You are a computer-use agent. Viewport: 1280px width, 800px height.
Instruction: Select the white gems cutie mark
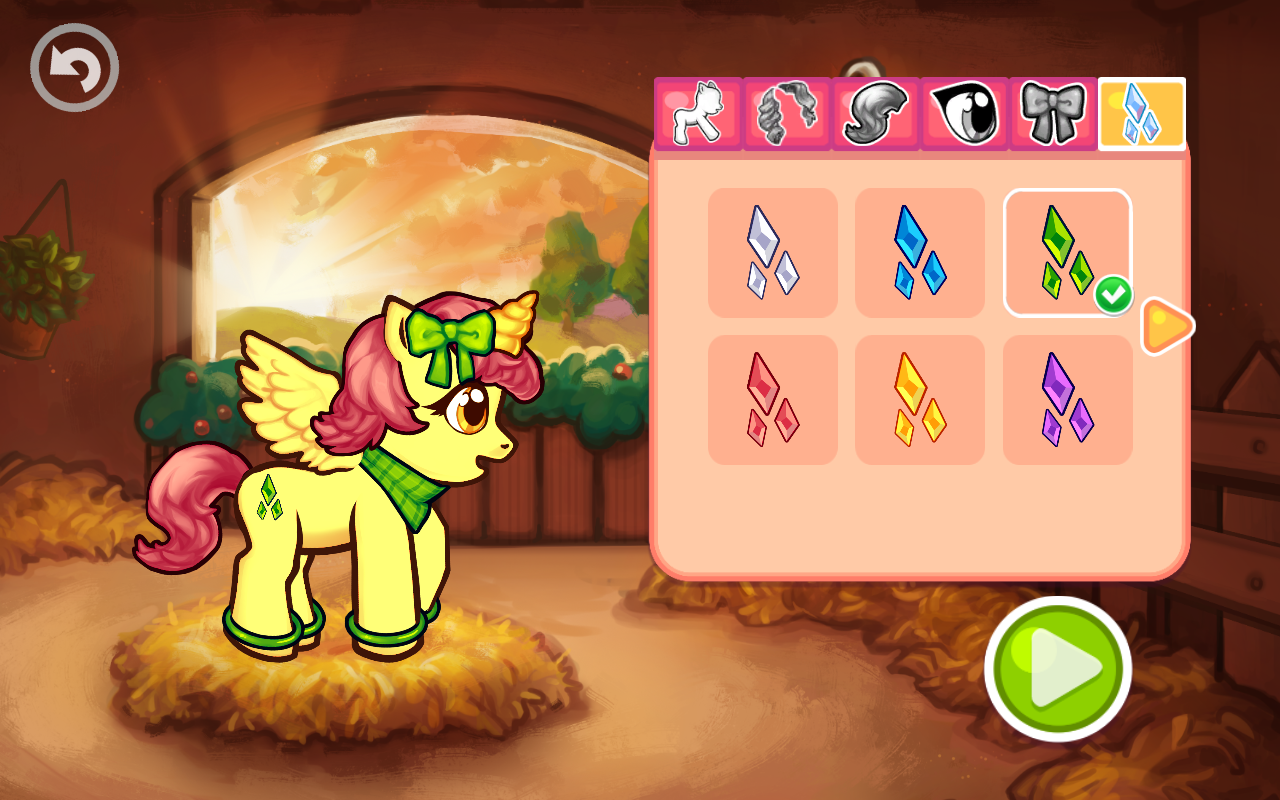coord(772,253)
